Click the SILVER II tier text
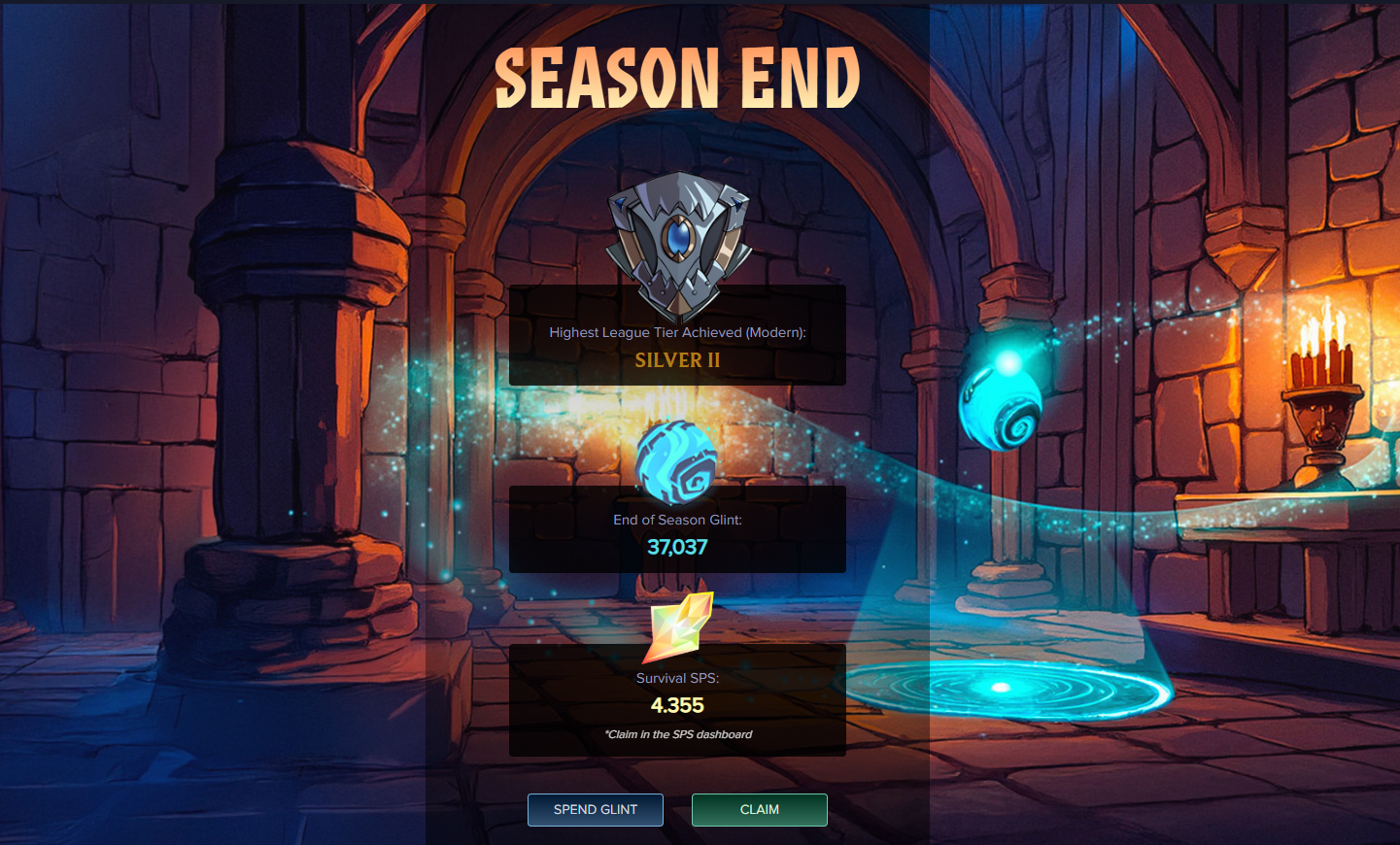The width and height of the screenshot is (1400, 845). click(x=677, y=359)
